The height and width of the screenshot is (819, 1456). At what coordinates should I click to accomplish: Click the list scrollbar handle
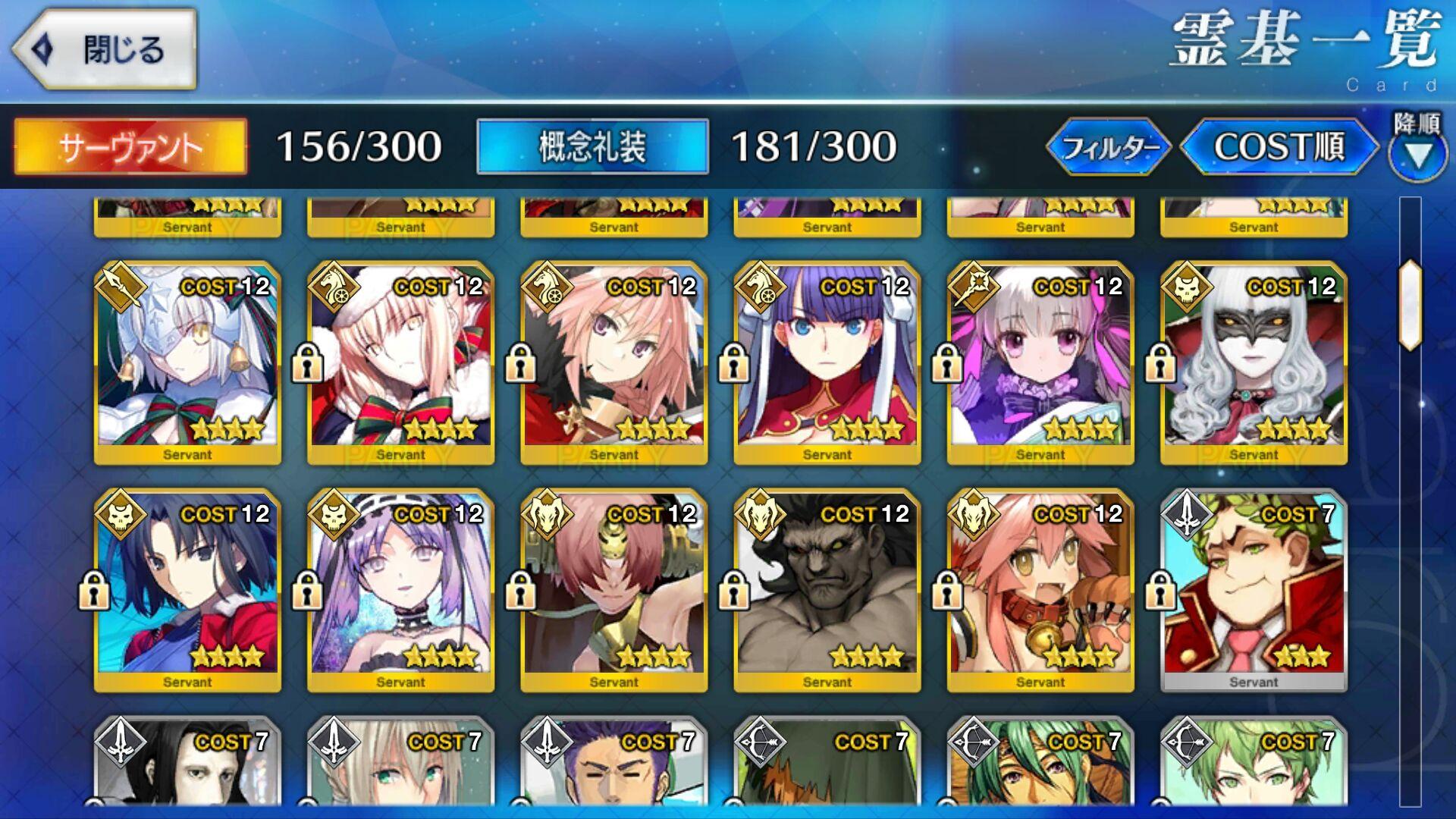(1410, 305)
